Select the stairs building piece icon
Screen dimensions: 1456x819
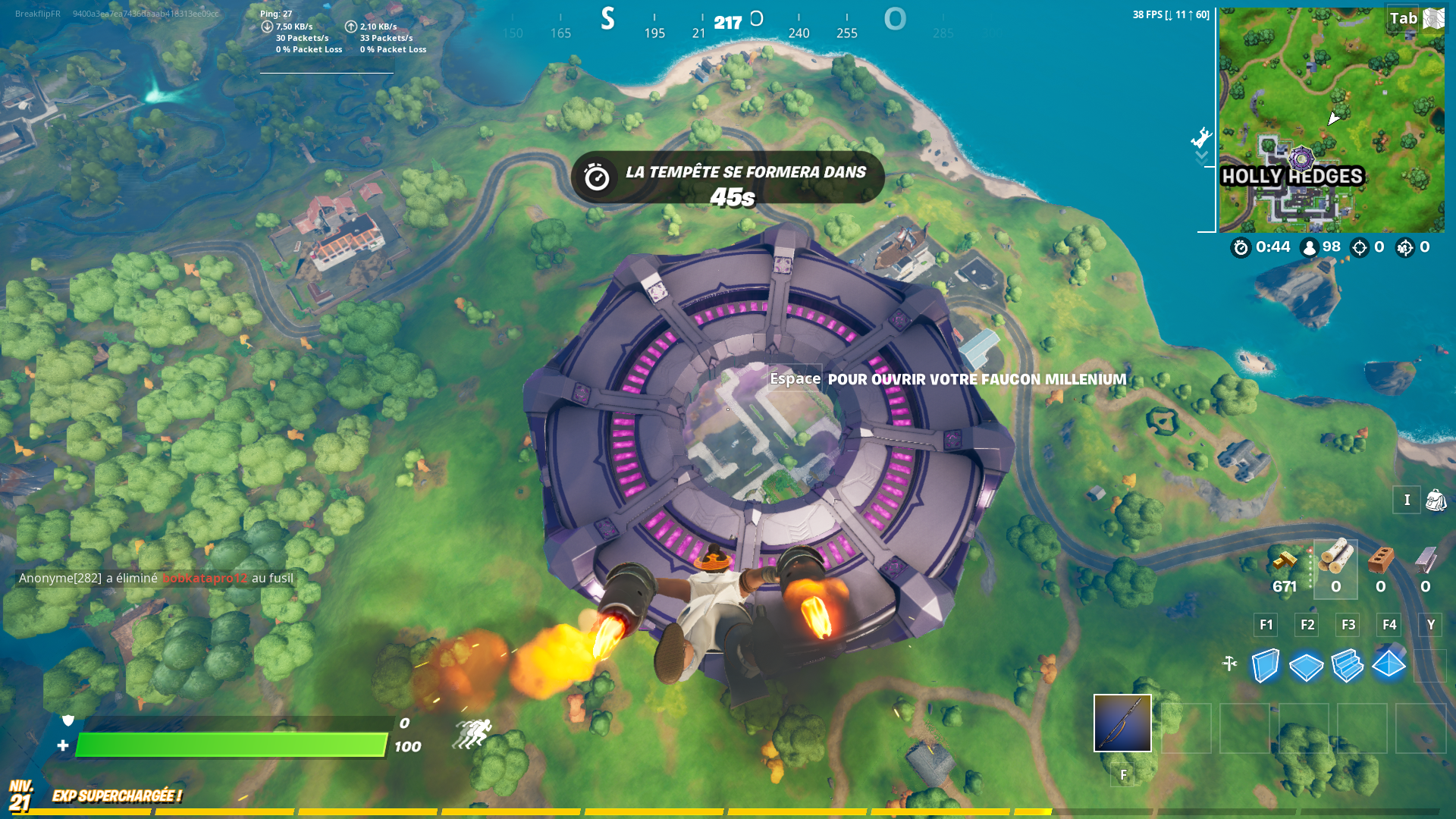(1348, 667)
